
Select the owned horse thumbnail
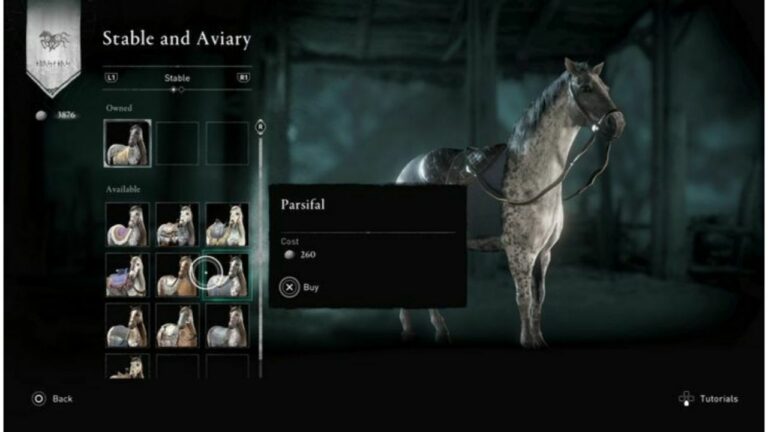(x=128, y=143)
